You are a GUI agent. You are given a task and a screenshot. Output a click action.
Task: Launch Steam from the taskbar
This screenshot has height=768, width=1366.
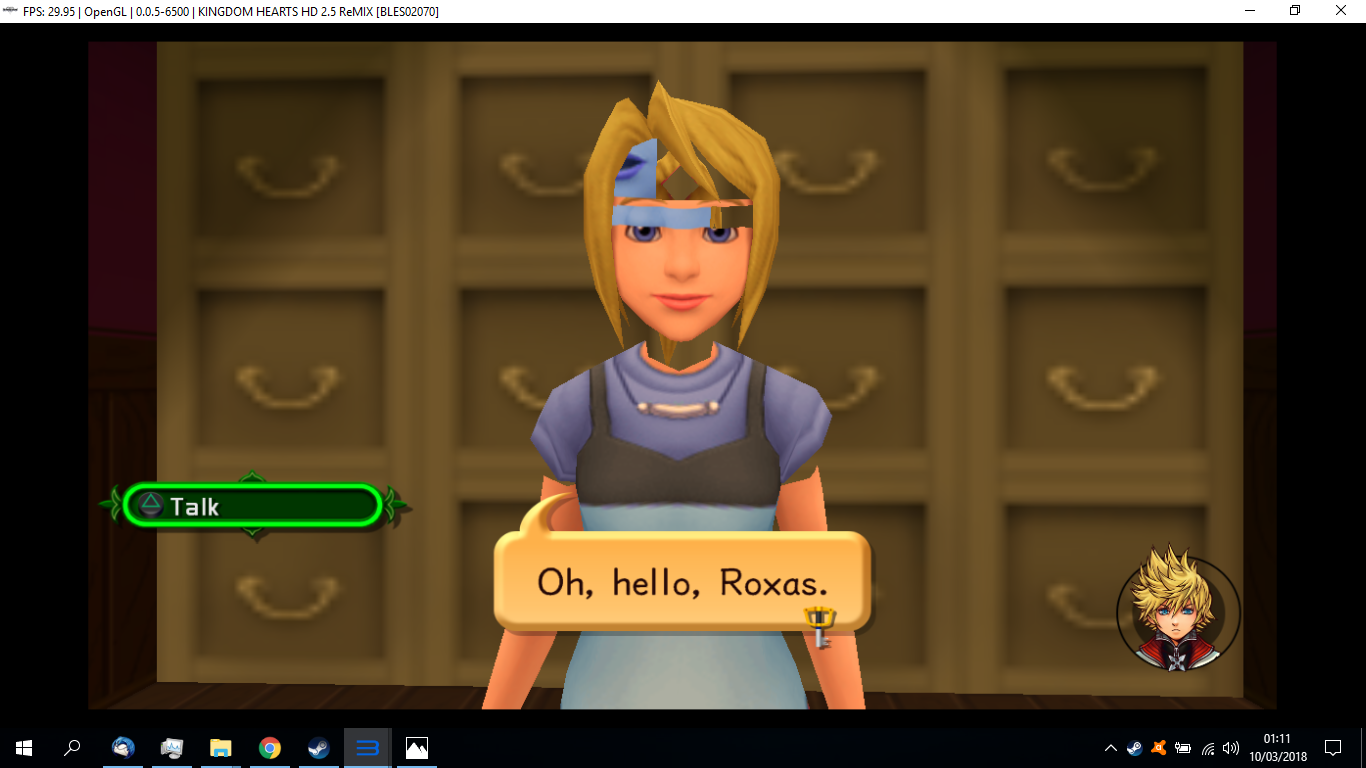(x=317, y=748)
